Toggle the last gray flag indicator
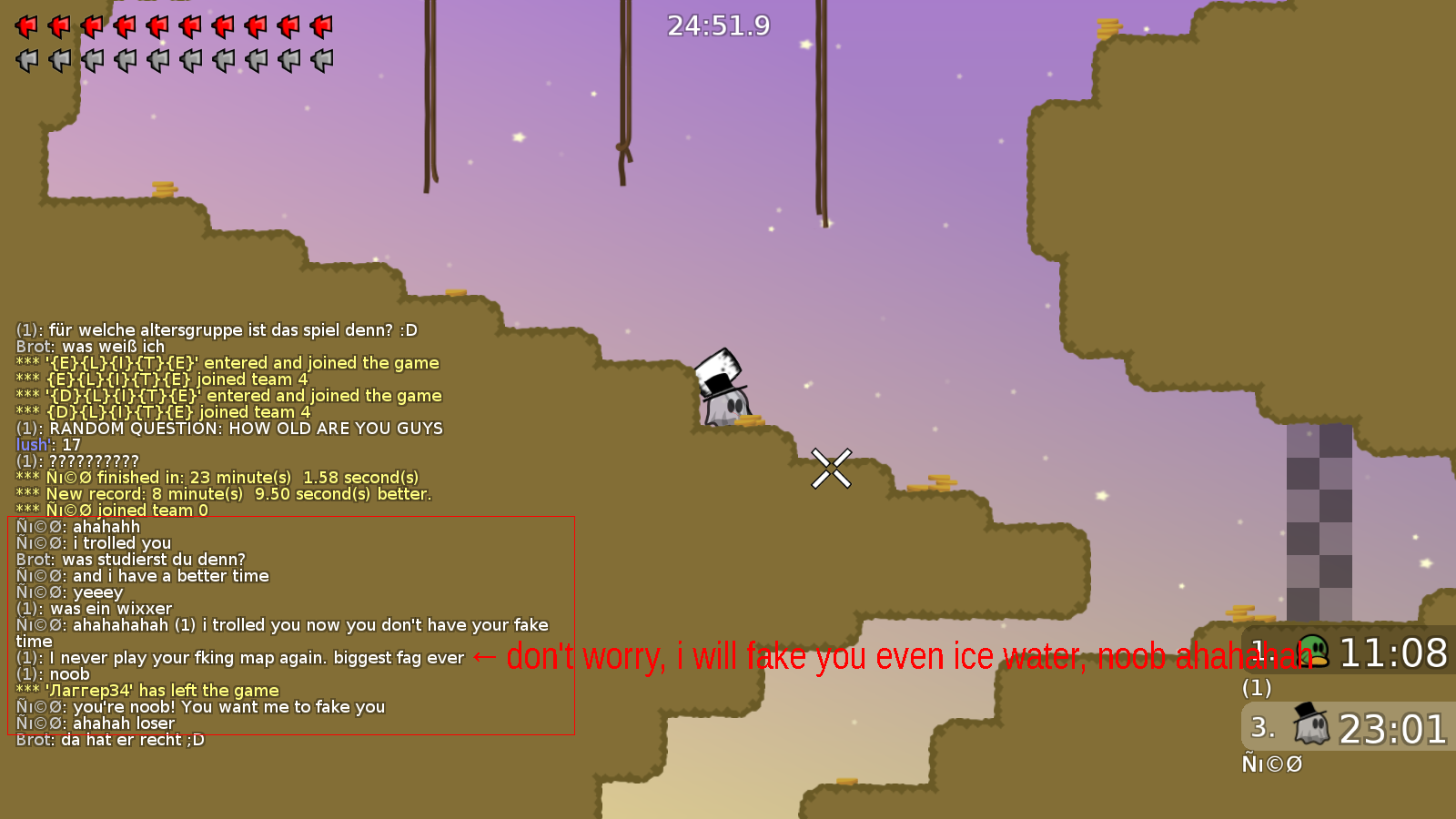Viewport: 1456px width, 819px height. click(319, 60)
